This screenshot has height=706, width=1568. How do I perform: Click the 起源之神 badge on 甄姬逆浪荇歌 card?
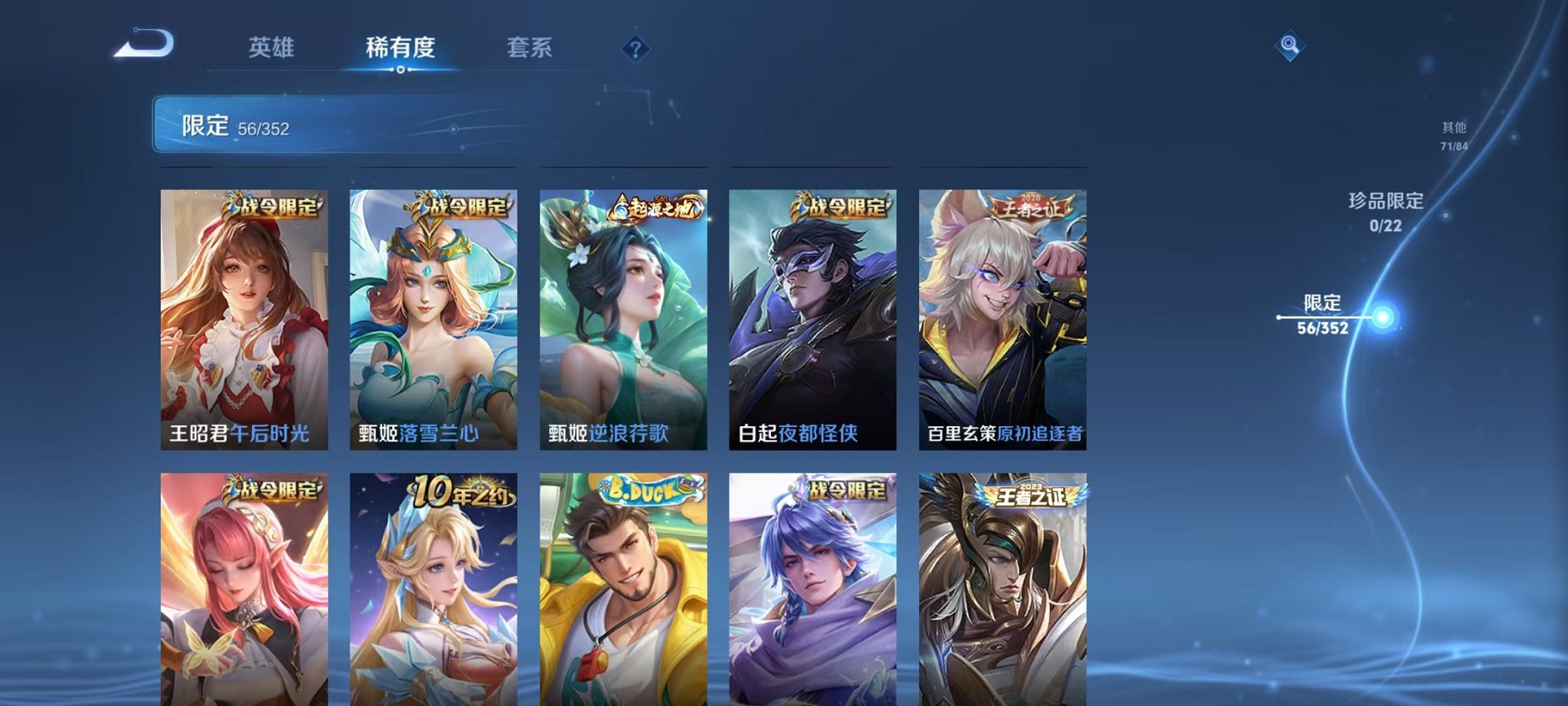pyautogui.click(x=654, y=206)
